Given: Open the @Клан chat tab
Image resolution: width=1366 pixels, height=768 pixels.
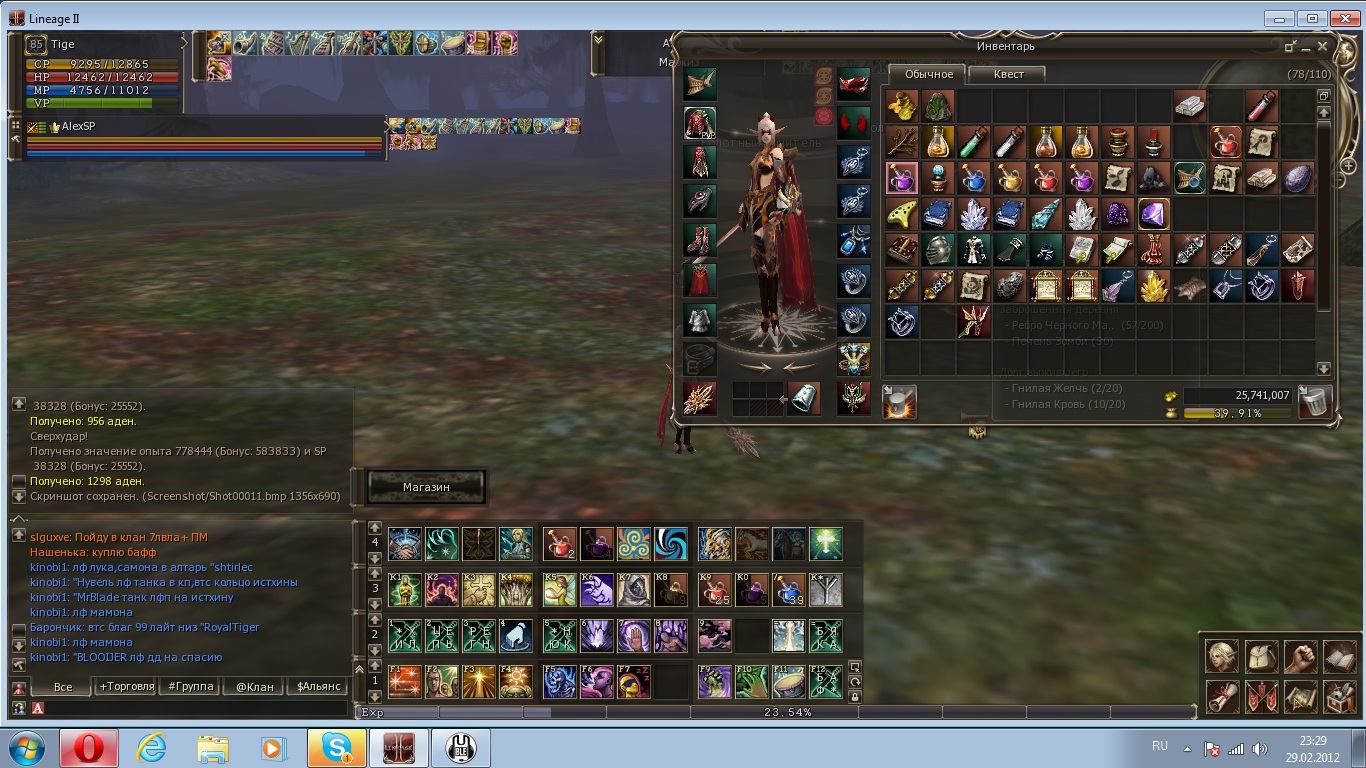Looking at the screenshot, I should click(x=254, y=687).
